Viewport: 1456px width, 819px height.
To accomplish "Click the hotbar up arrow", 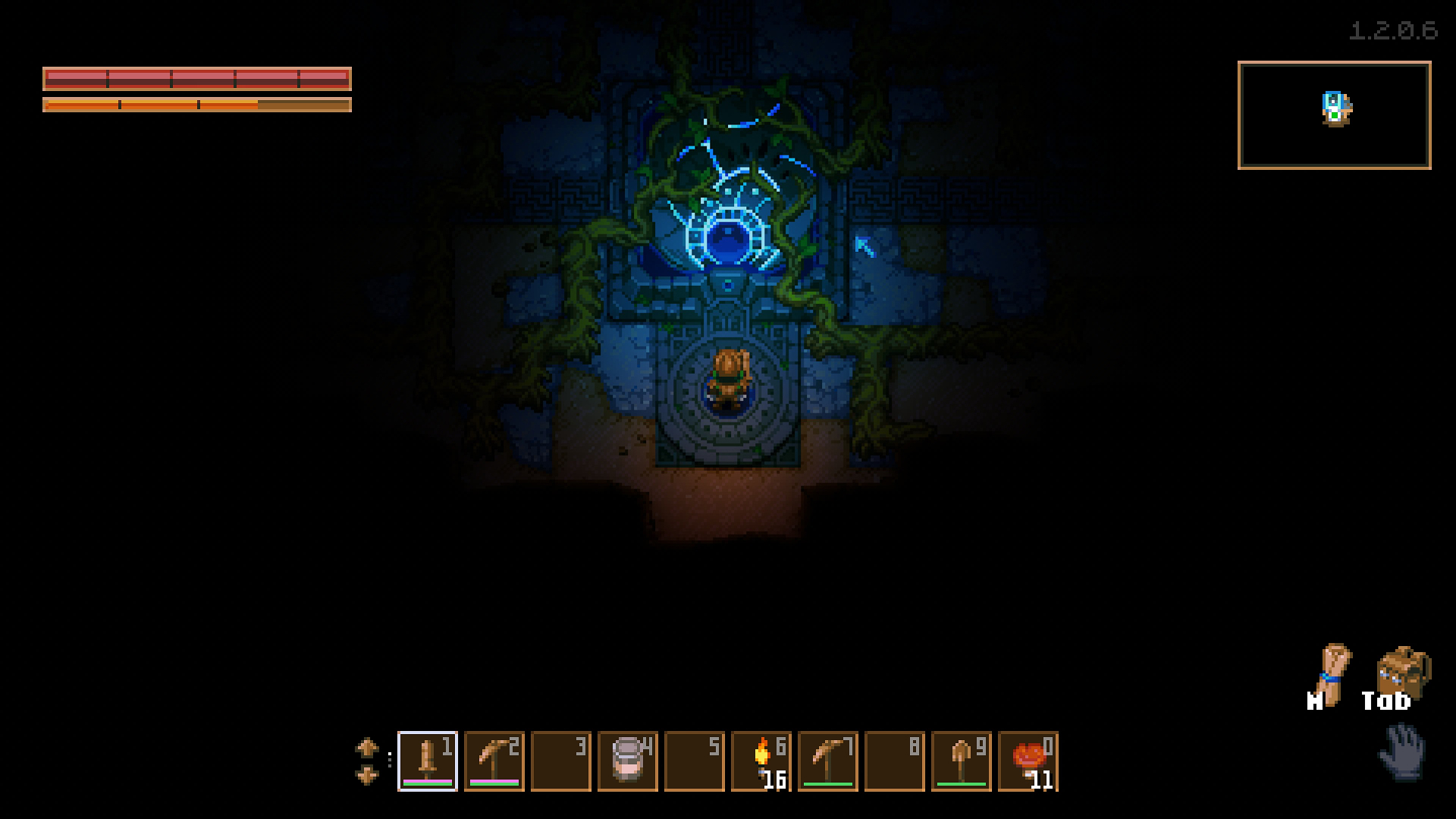I will [367, 747].
